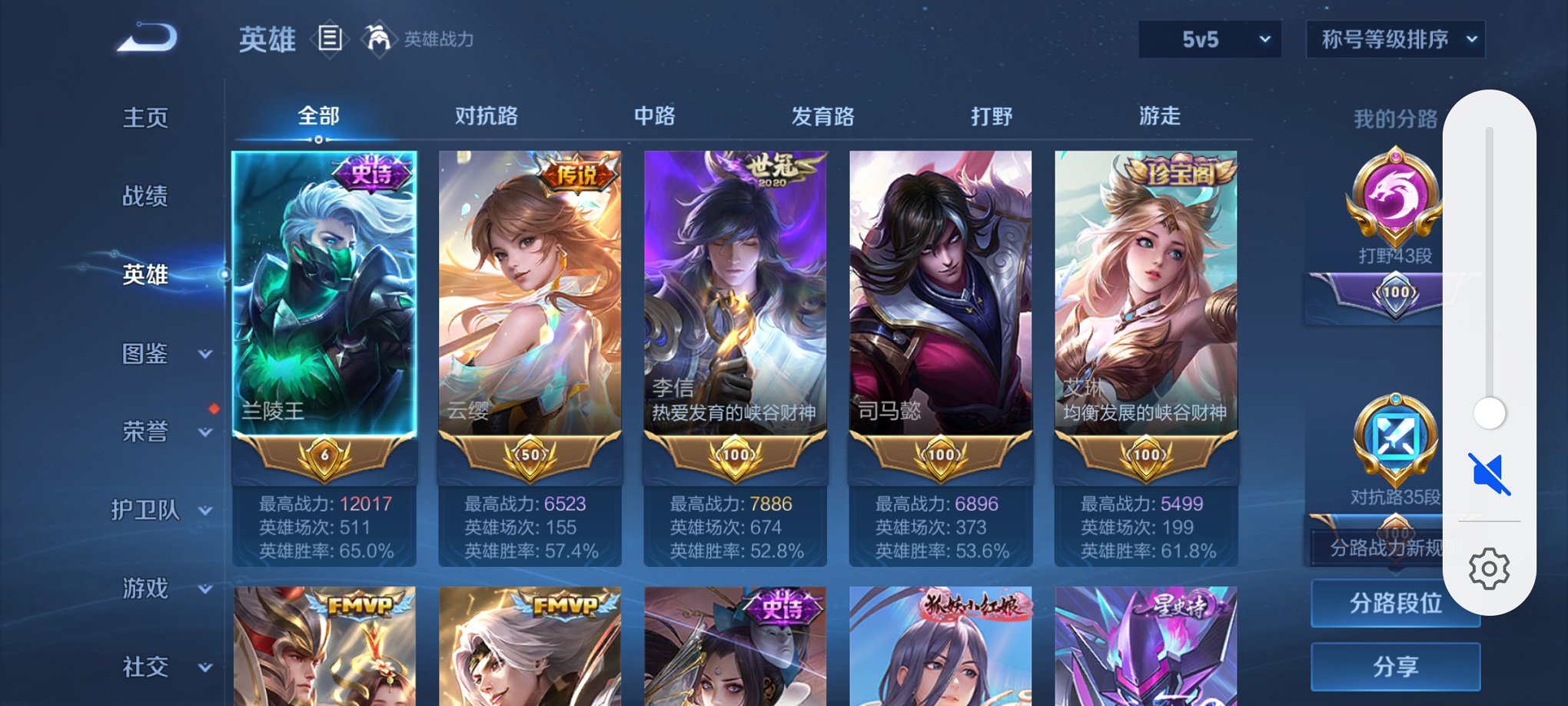The image size is (1568, 706).
Task: Click the 英雄战力 helmet icon
Action: [x=378, y=37]
